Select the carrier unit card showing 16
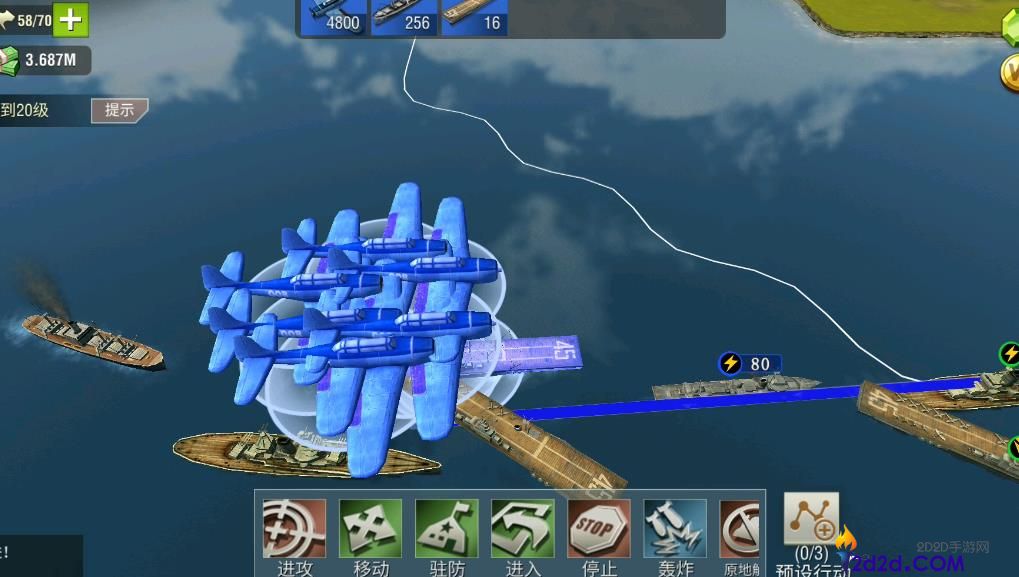The width and height of the screenshot is (1019, 577). (x=475, y=18)
